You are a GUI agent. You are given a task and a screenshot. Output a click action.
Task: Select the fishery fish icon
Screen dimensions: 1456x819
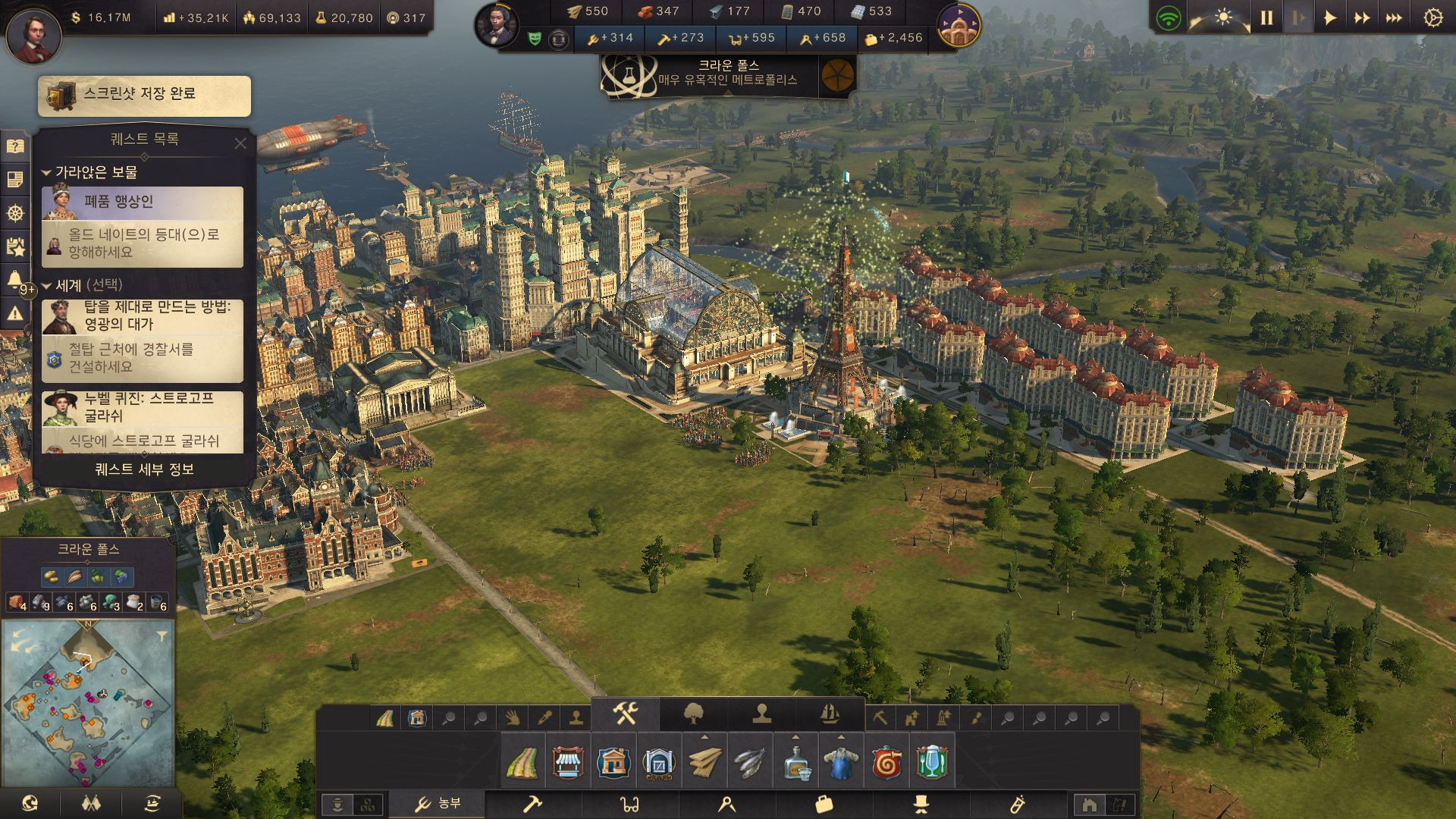(750, 761)
